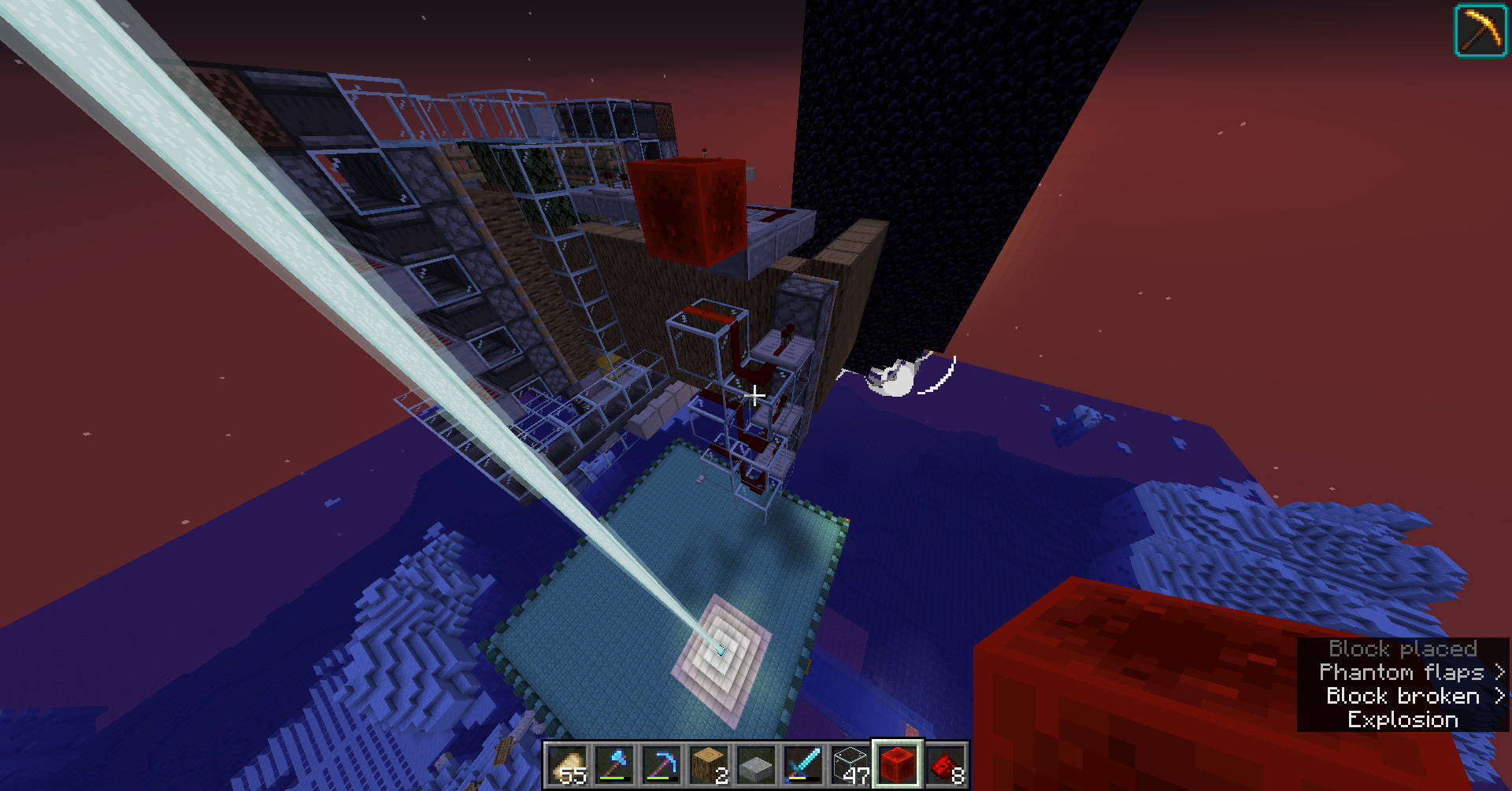The height and width of the screenshot is (791, 1512).
Task: Switch to the stone slab slot
Action: (757, 765)
